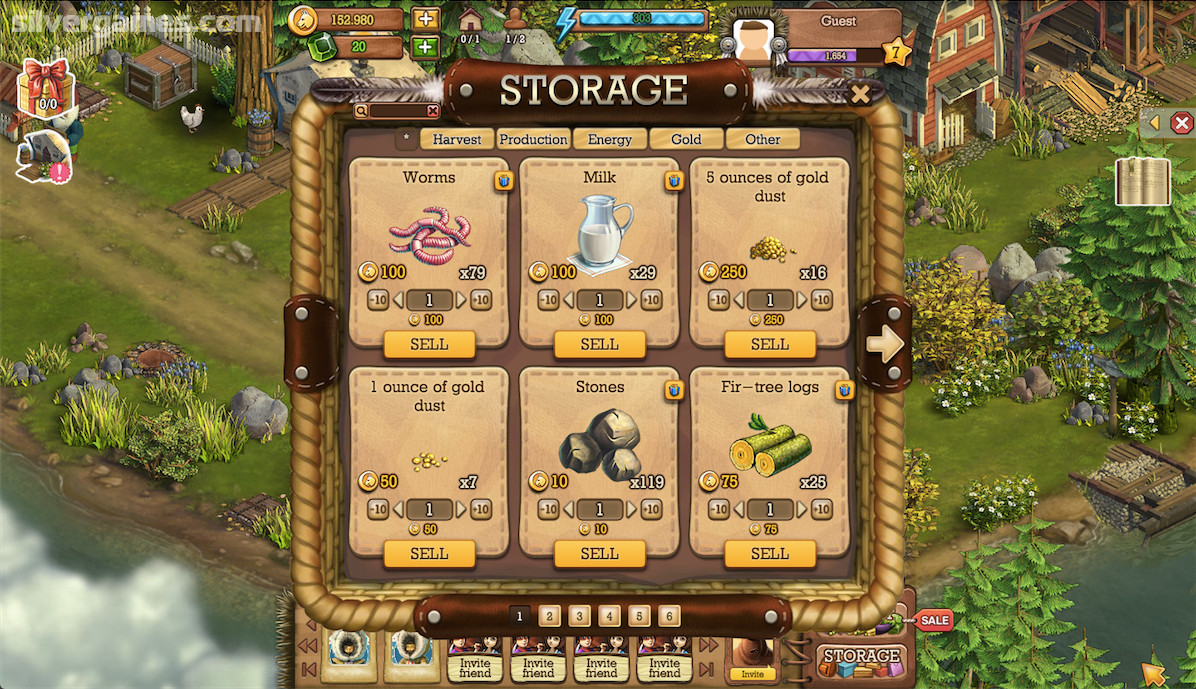Open the Production category tab
This screenshot has width=1196, height=689.
[534, 140]
